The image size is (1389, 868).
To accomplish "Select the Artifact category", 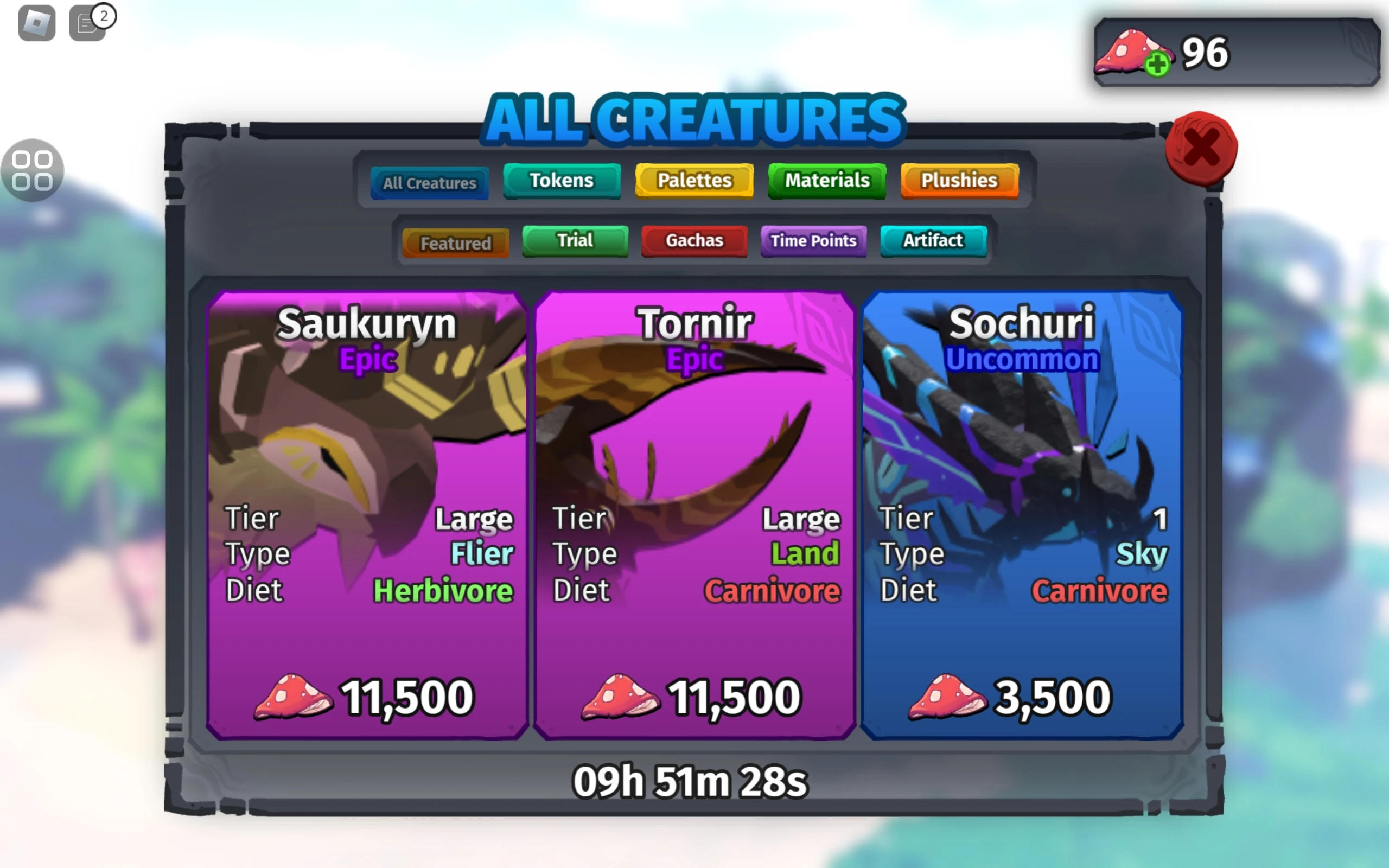I will pos(933,240).
